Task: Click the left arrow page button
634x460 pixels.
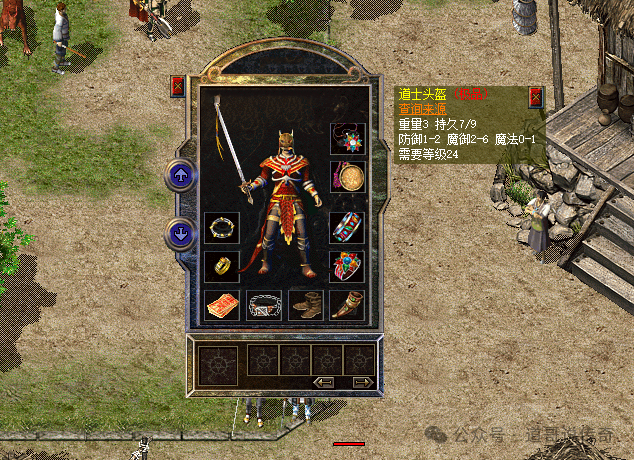Action: (x=323, y=381)
